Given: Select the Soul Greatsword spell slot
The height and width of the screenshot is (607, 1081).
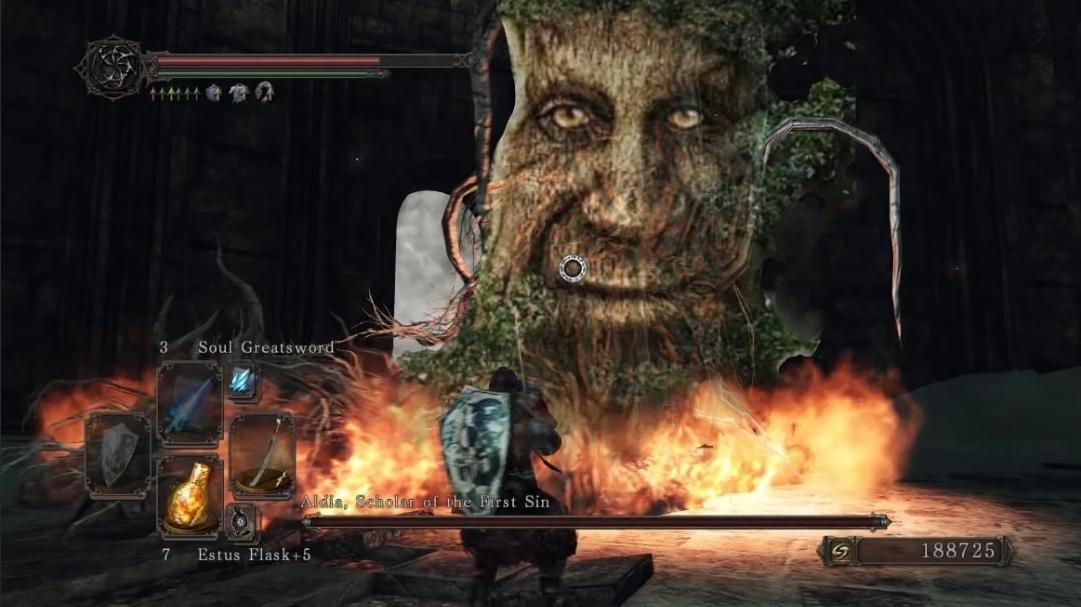Looking at the screenshot, I should (x=189, y=403).
